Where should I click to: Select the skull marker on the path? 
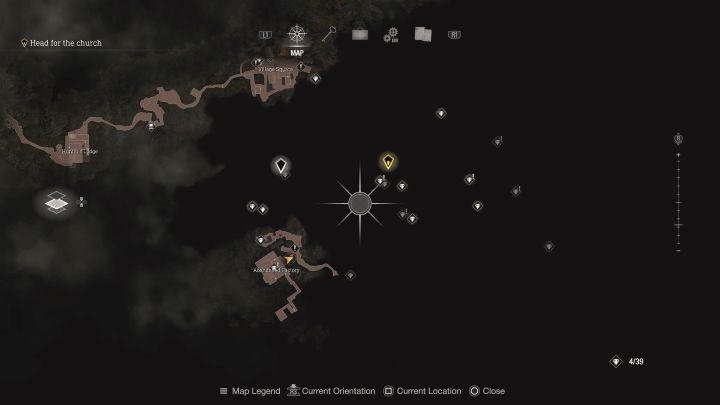pos(151,126)
